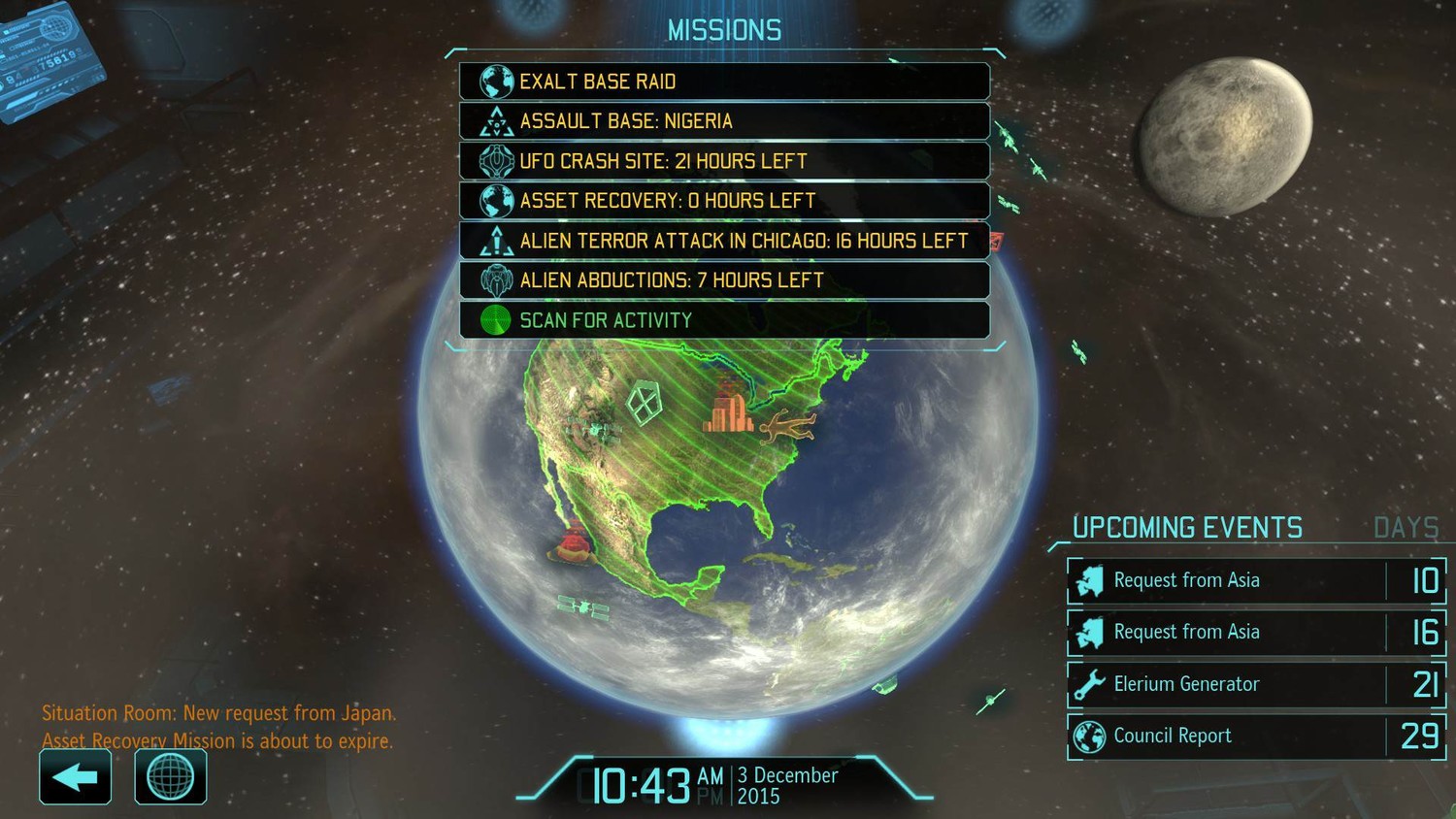Show the Council Report event
1456x819 pixels.
point(1256,737)
